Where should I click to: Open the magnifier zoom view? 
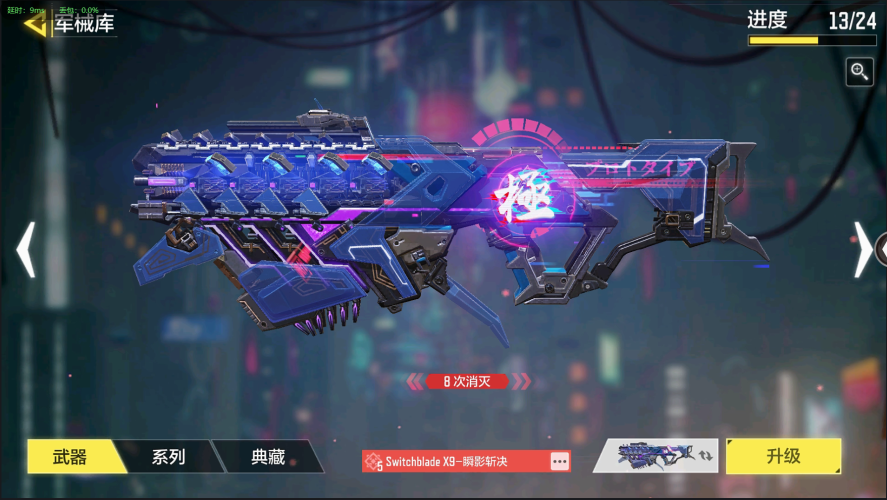(x=859, y=71)
